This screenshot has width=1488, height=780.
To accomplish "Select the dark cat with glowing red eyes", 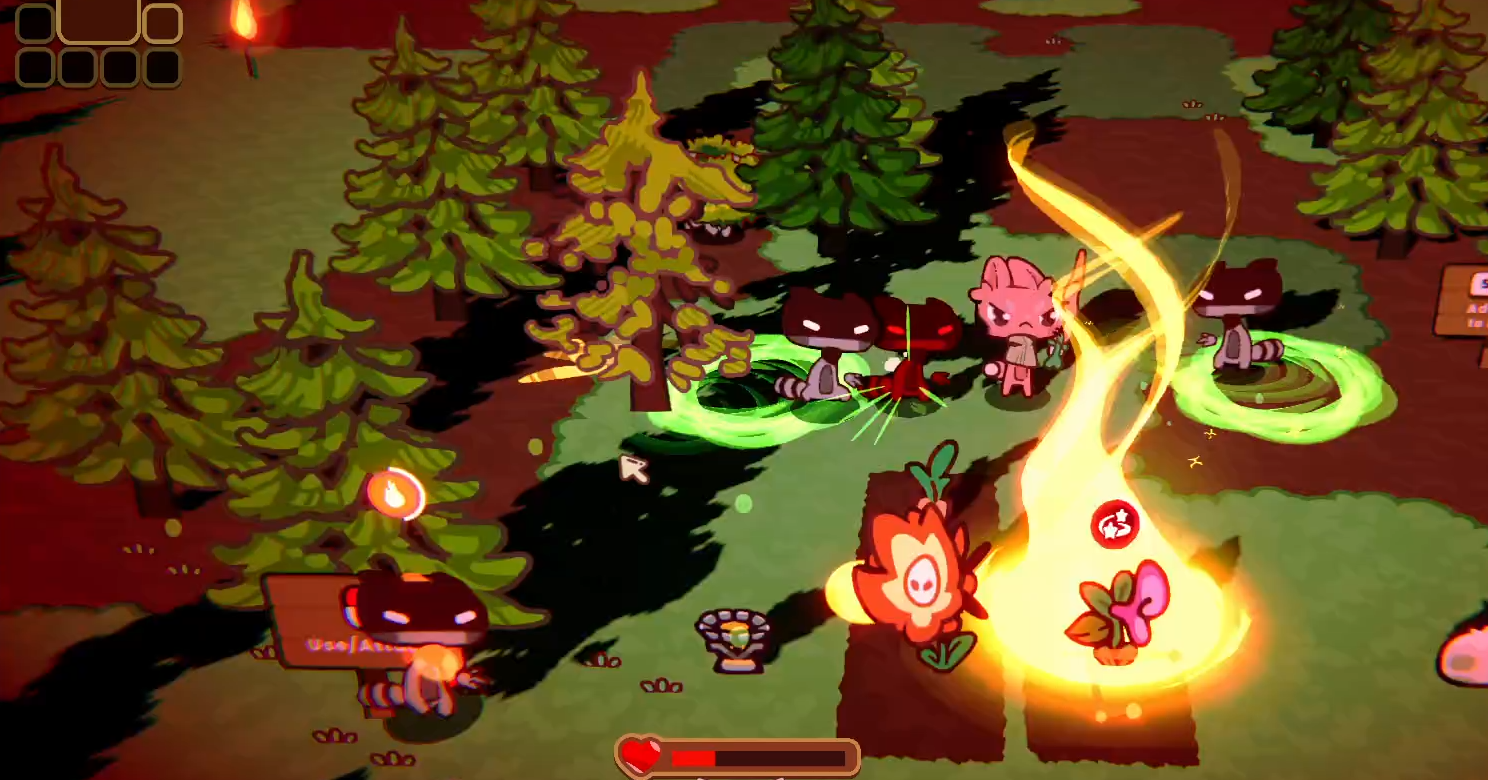I will click(x=920, y=325).
